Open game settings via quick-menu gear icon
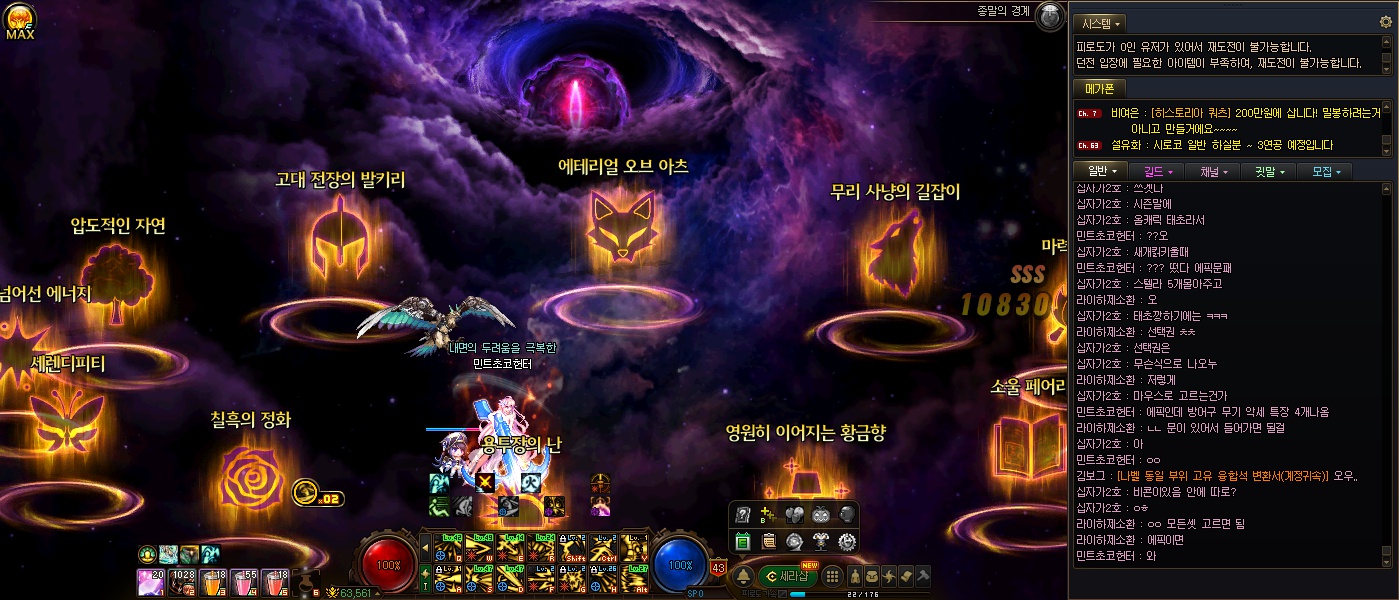 (846, 542)
